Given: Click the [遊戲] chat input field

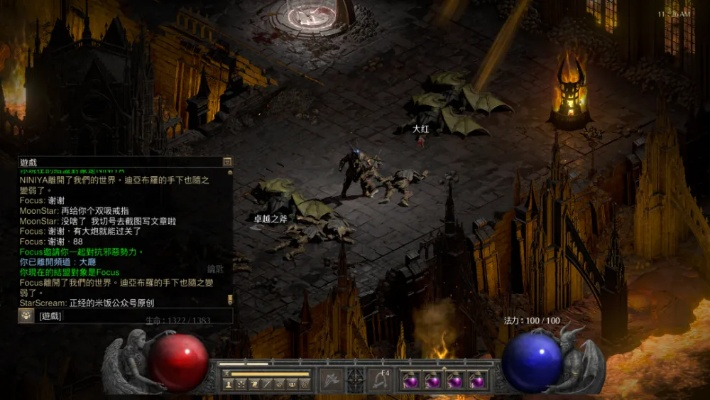Looking at the screenshot, I should (x=130, y=316).
